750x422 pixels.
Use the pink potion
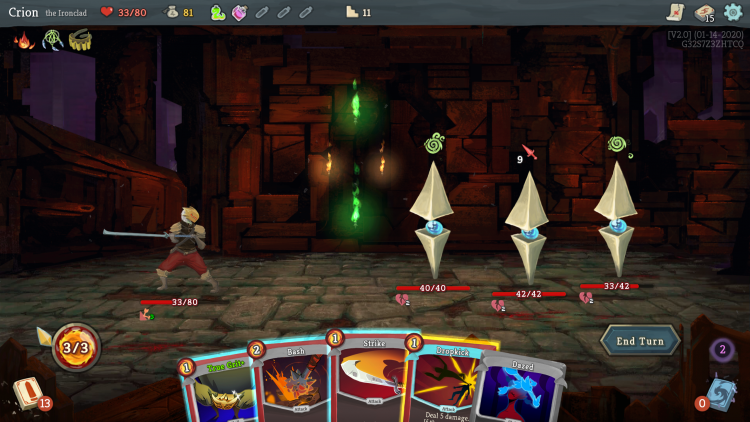pyautogui.click(x=240, y=12)
